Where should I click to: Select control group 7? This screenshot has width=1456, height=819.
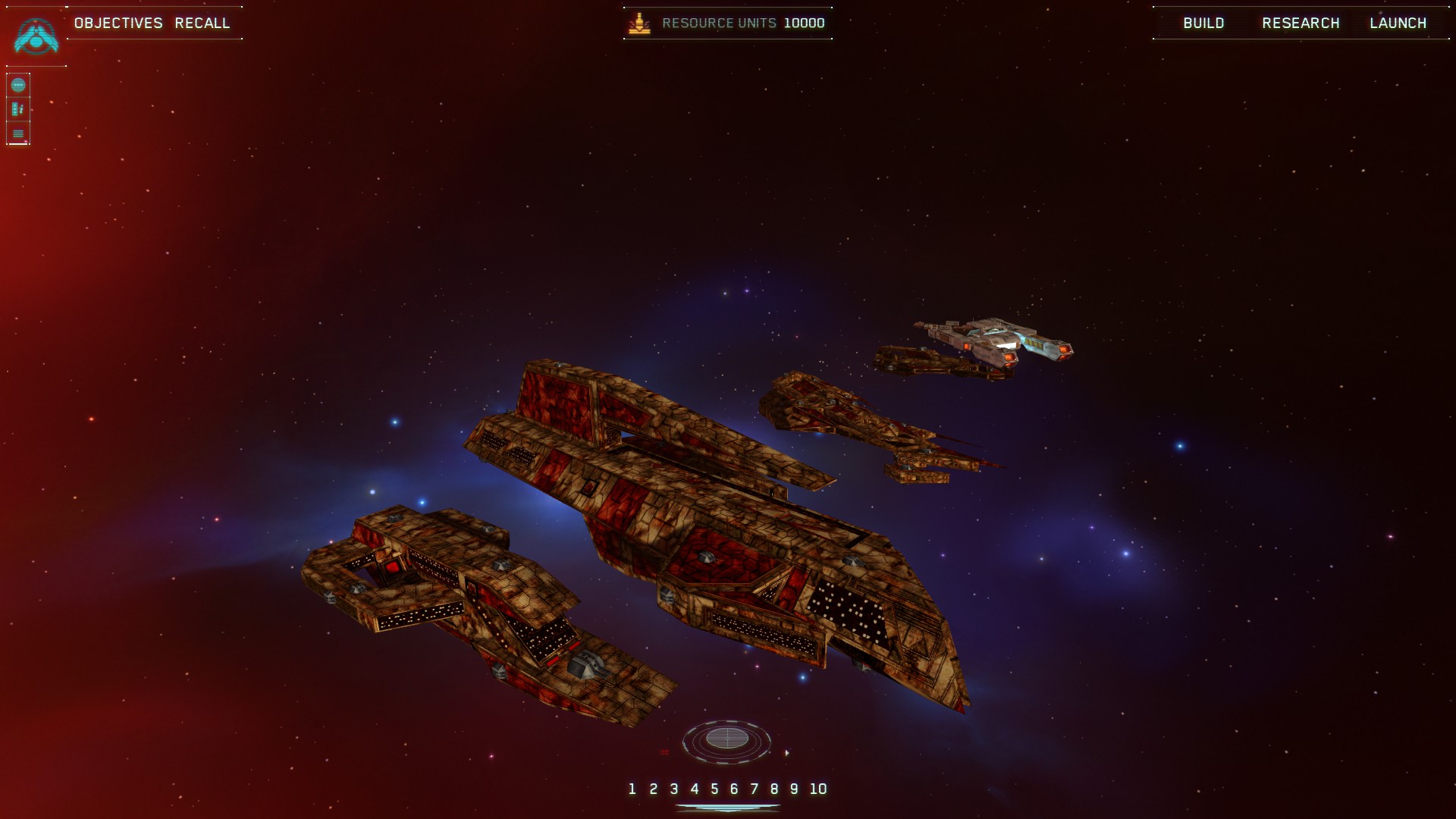tap(754, 789)
